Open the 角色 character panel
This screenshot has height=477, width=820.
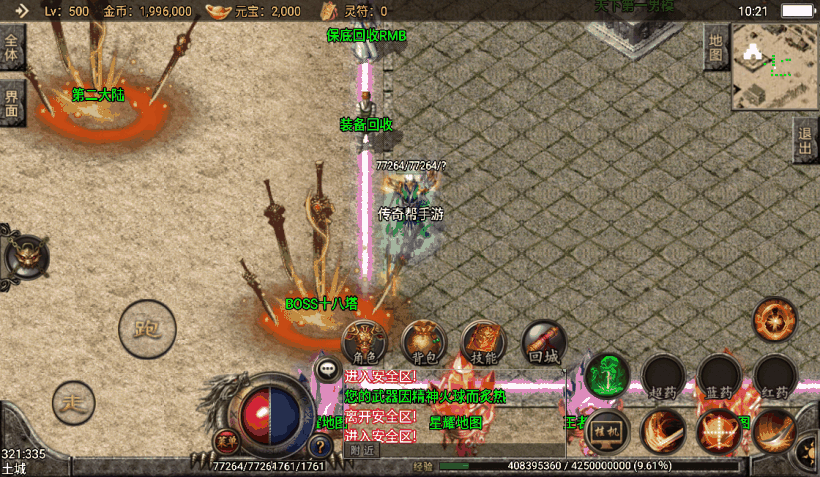click(364, 342)
